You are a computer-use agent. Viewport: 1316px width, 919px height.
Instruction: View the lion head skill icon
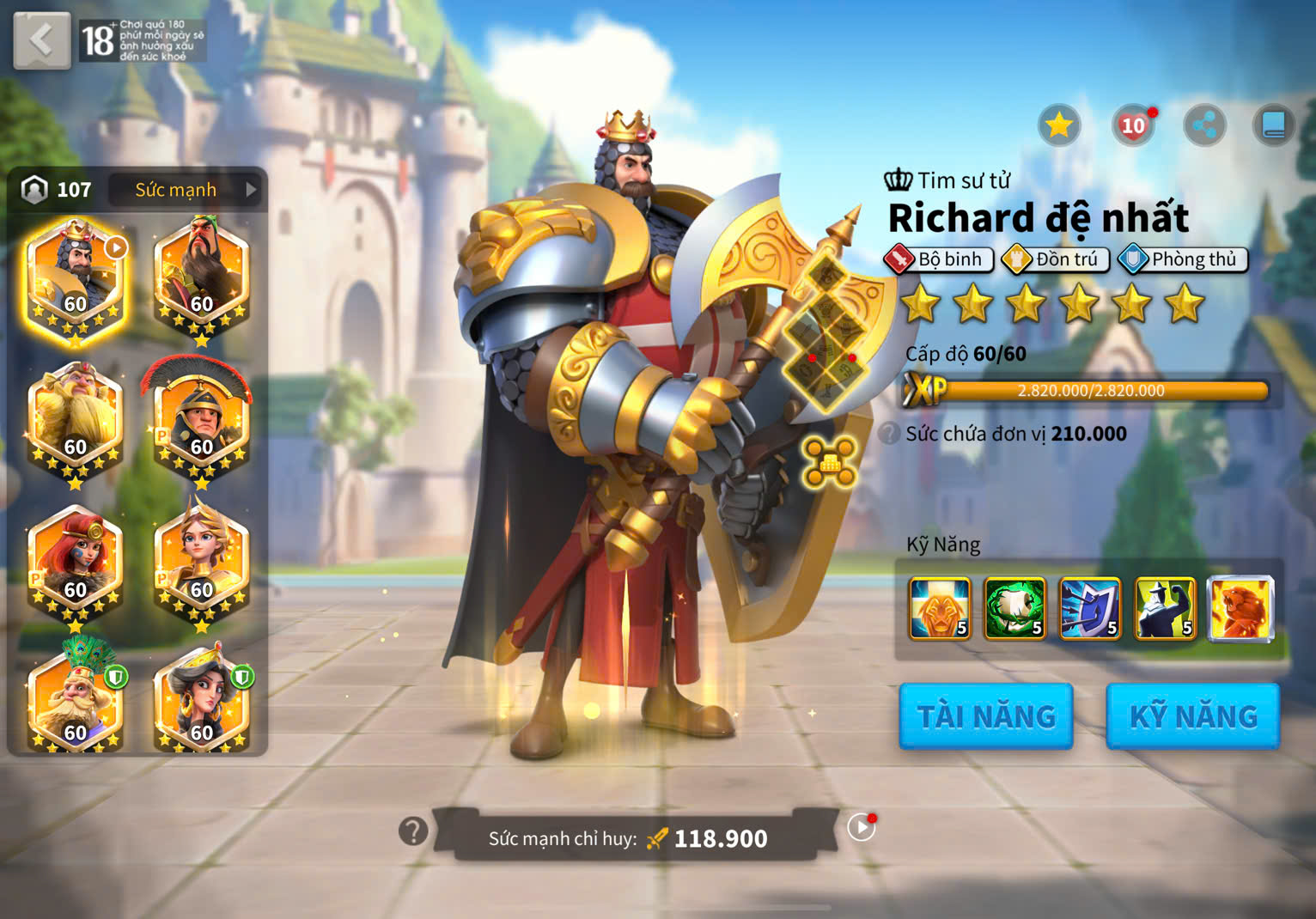[x=940, y=608]
